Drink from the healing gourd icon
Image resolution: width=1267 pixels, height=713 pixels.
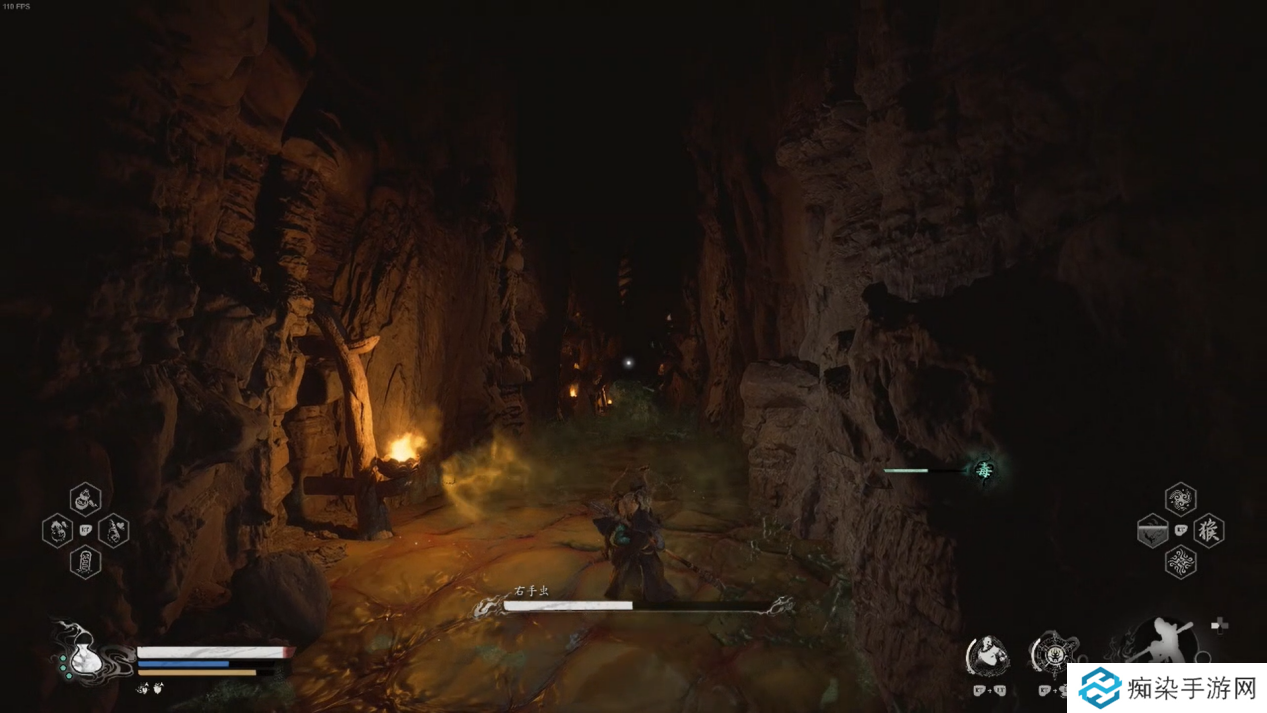click(x=78, y=655)
